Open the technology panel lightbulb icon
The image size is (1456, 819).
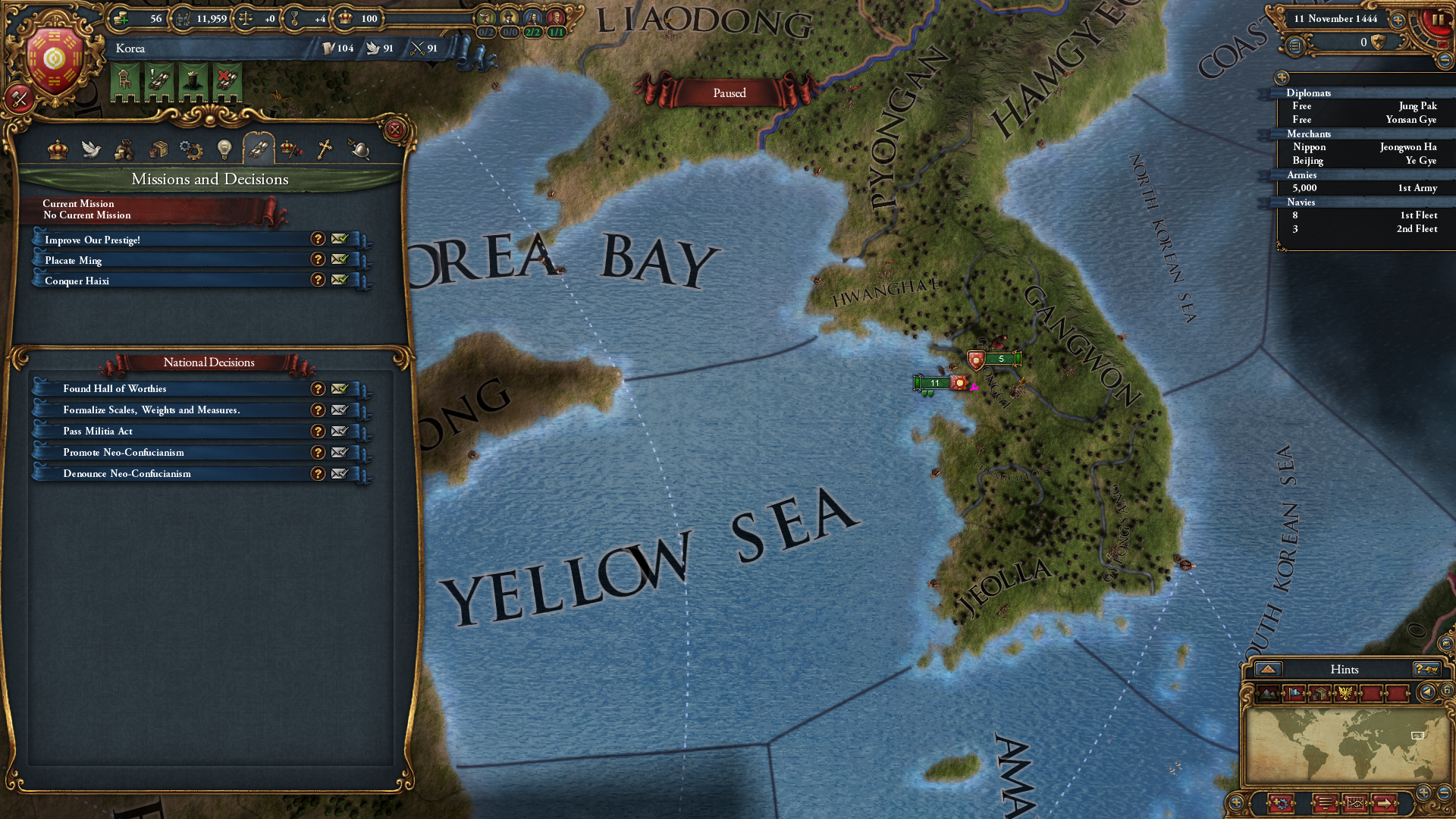point(225,149)
